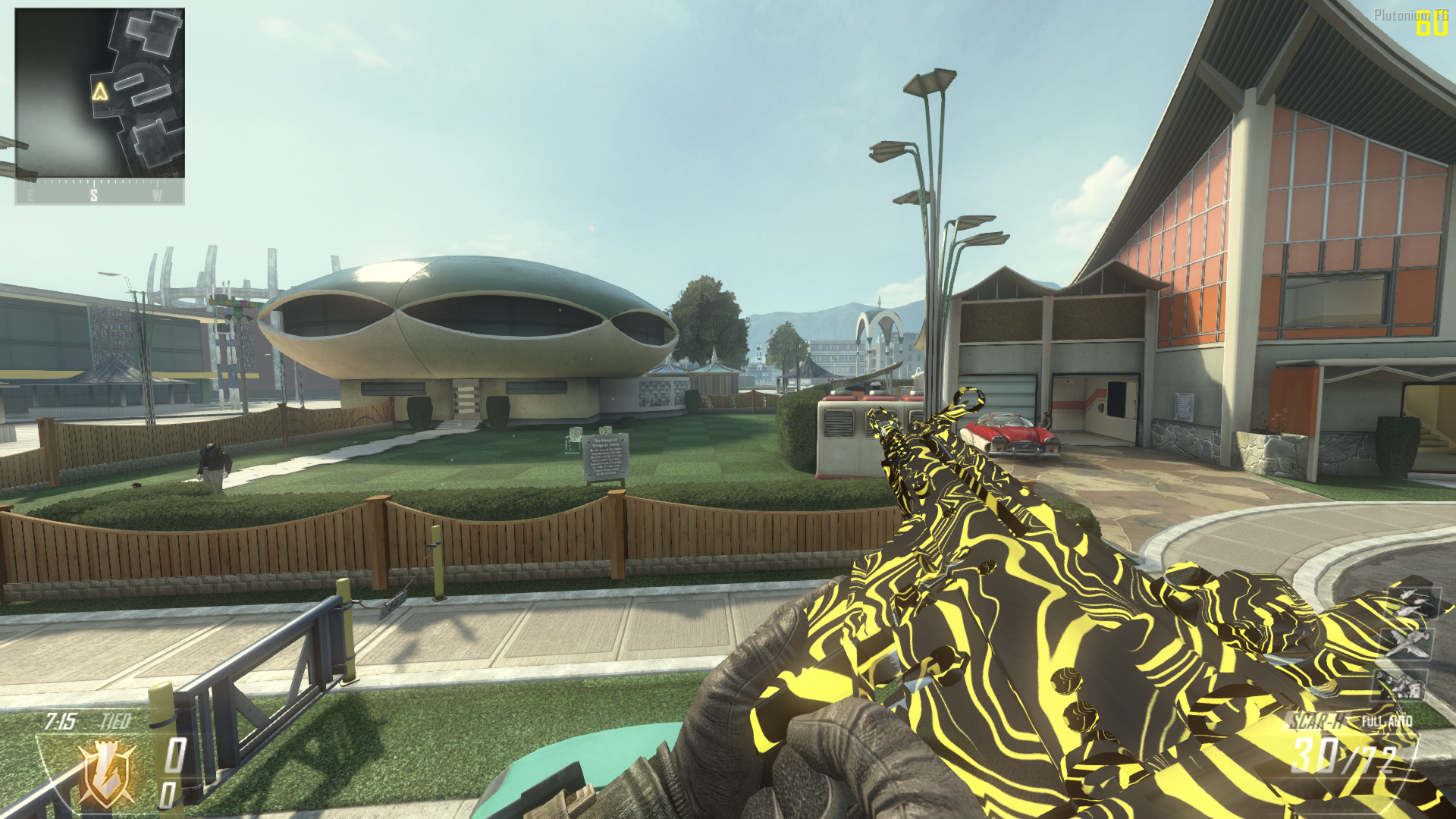This screenshot has height=819, width=1456.
Task: Select the yellow player arrow on the minimap
Action: point(100,92)
